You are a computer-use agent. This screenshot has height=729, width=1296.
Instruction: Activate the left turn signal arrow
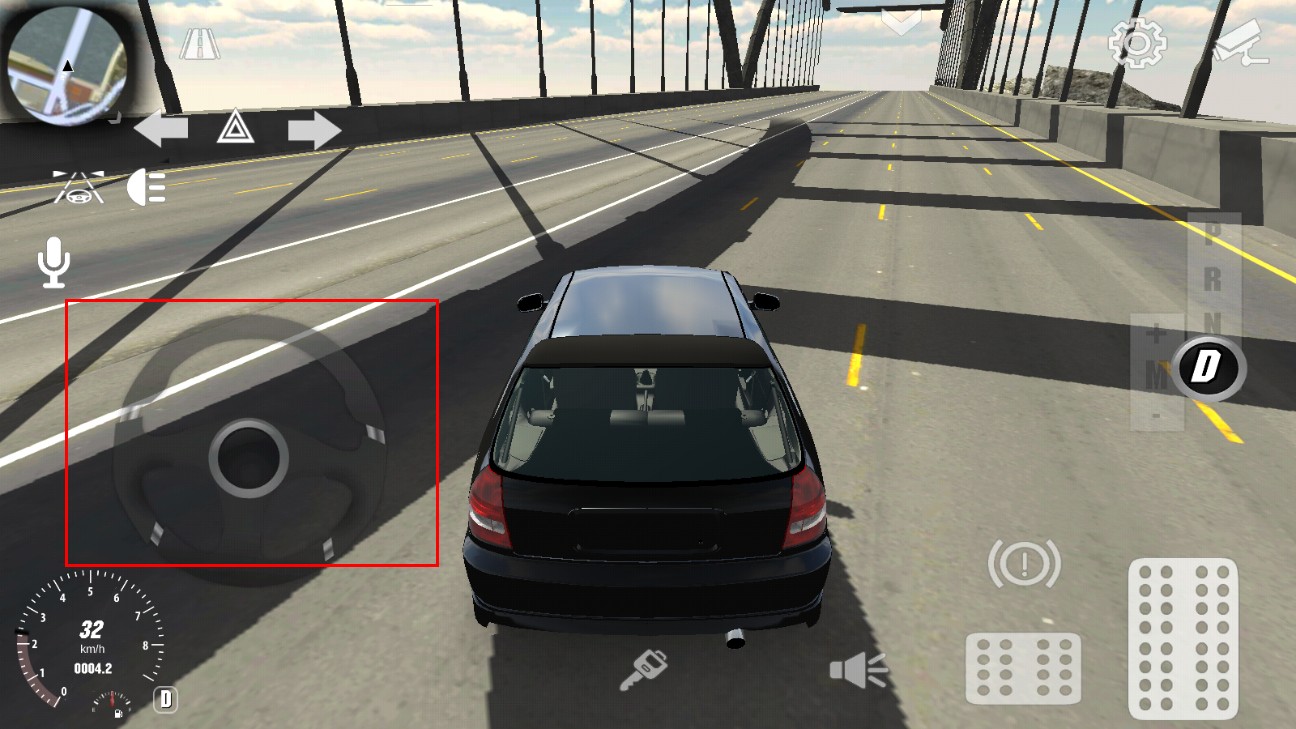161,129
